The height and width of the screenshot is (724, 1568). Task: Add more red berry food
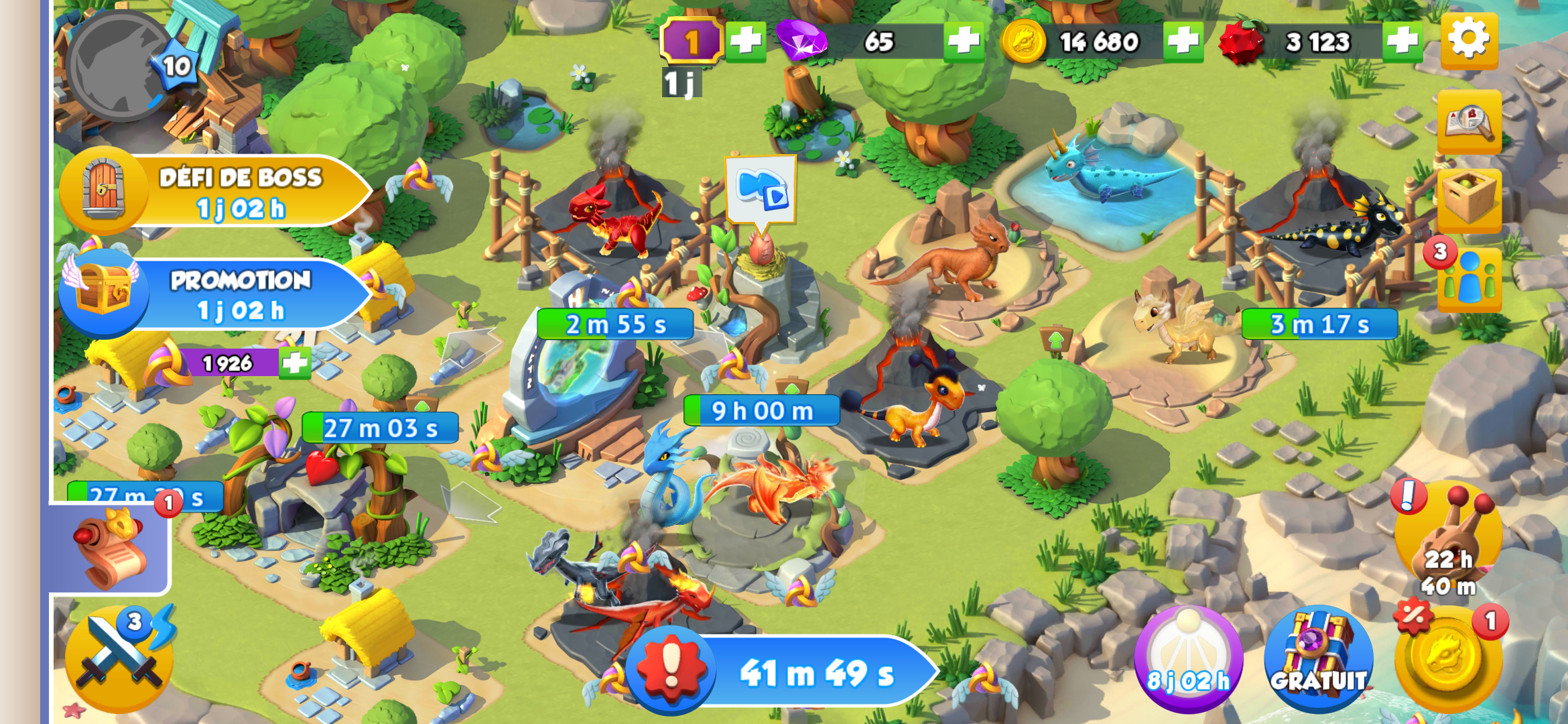point(1402,42)
